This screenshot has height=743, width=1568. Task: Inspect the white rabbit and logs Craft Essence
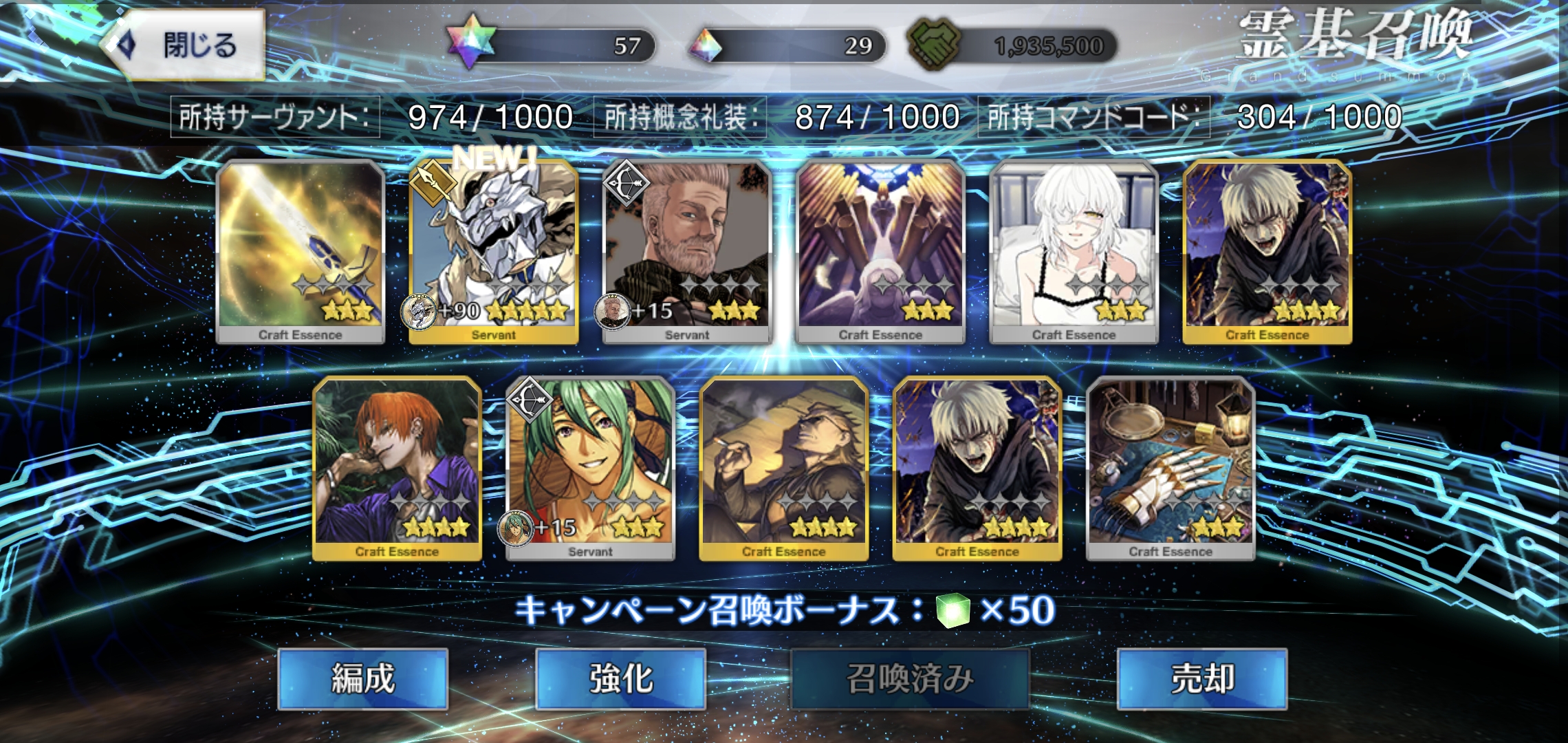(880, 251)
